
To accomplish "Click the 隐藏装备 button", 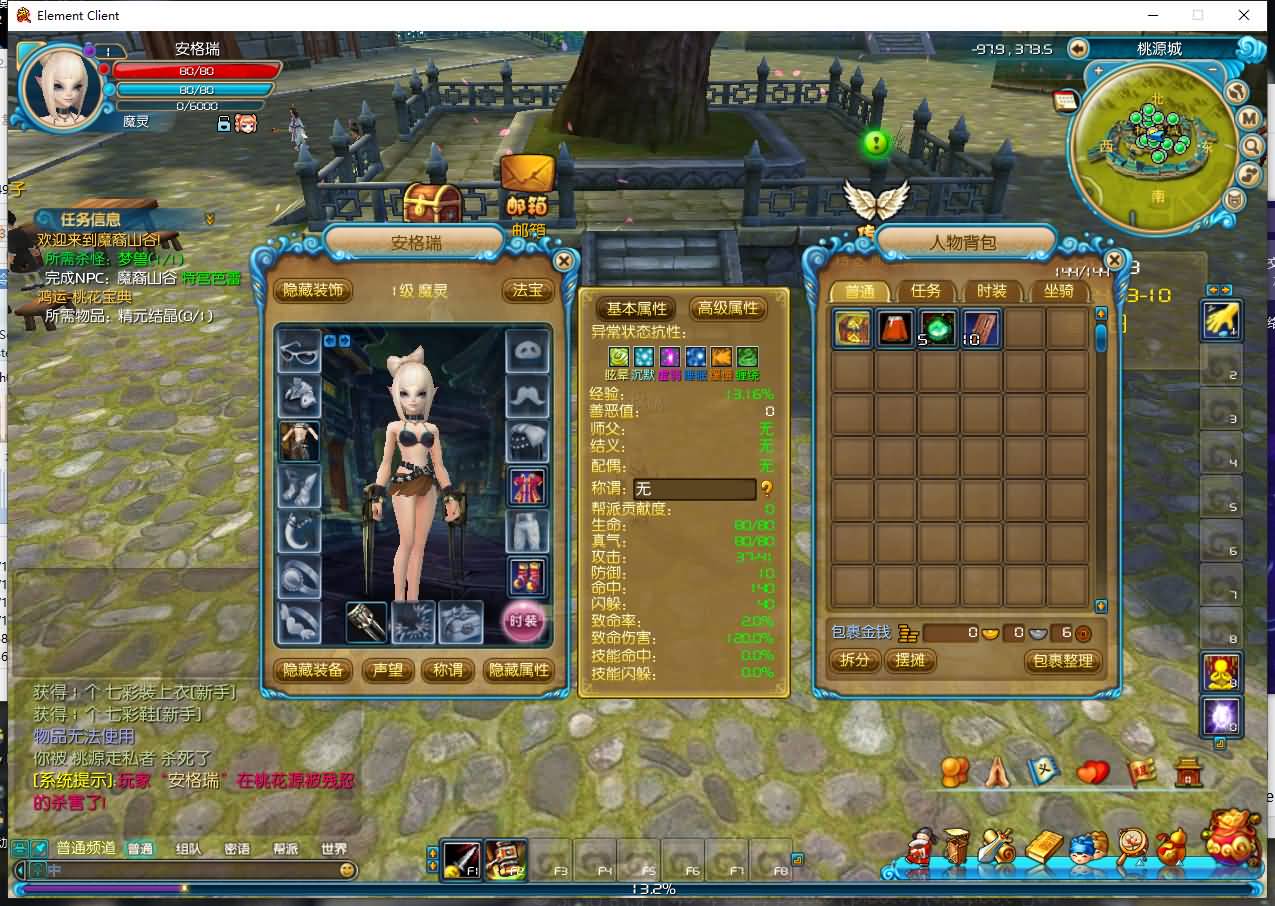I will (x=313, y=670).
